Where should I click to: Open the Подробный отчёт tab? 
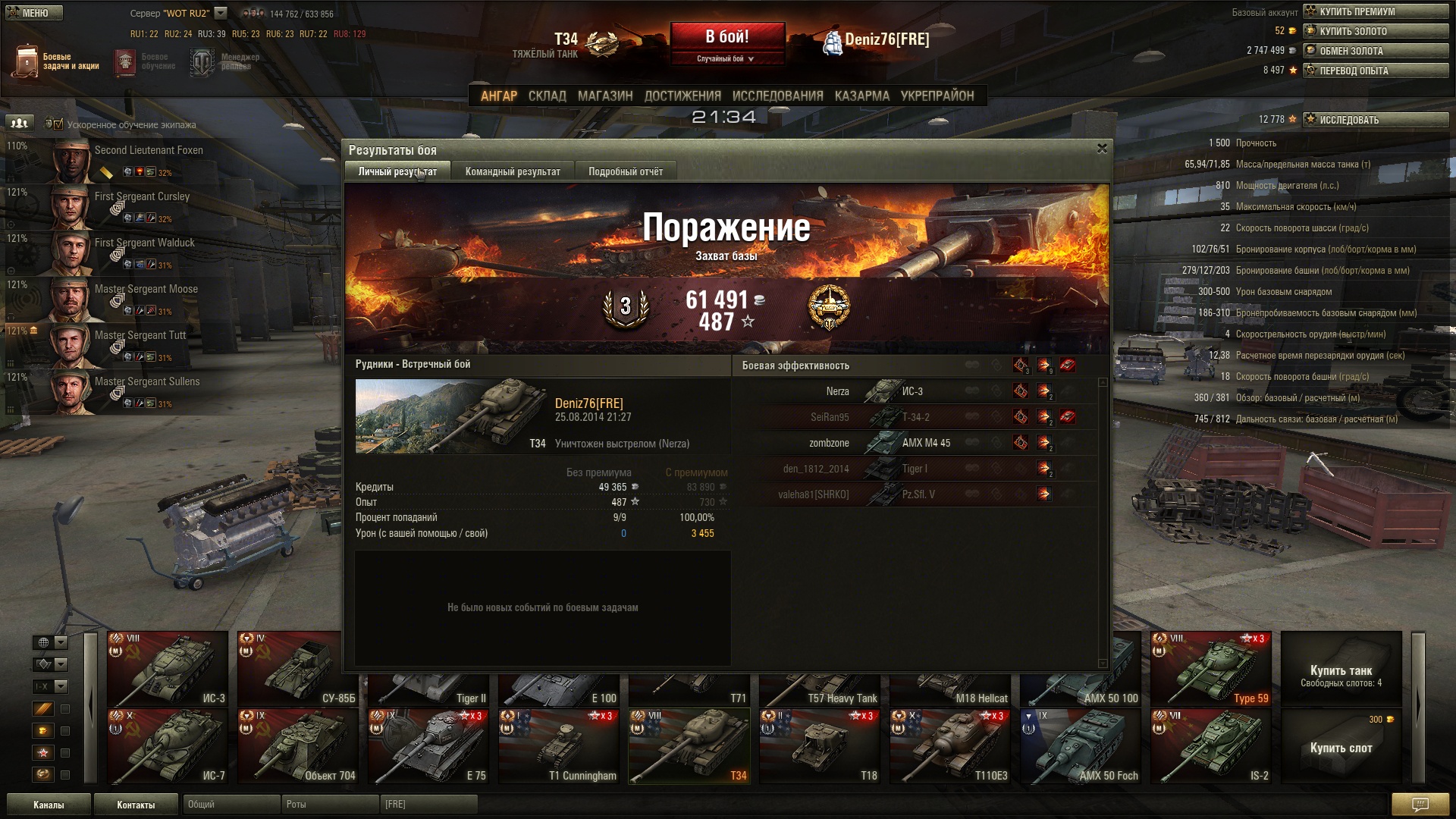(625, 171)
